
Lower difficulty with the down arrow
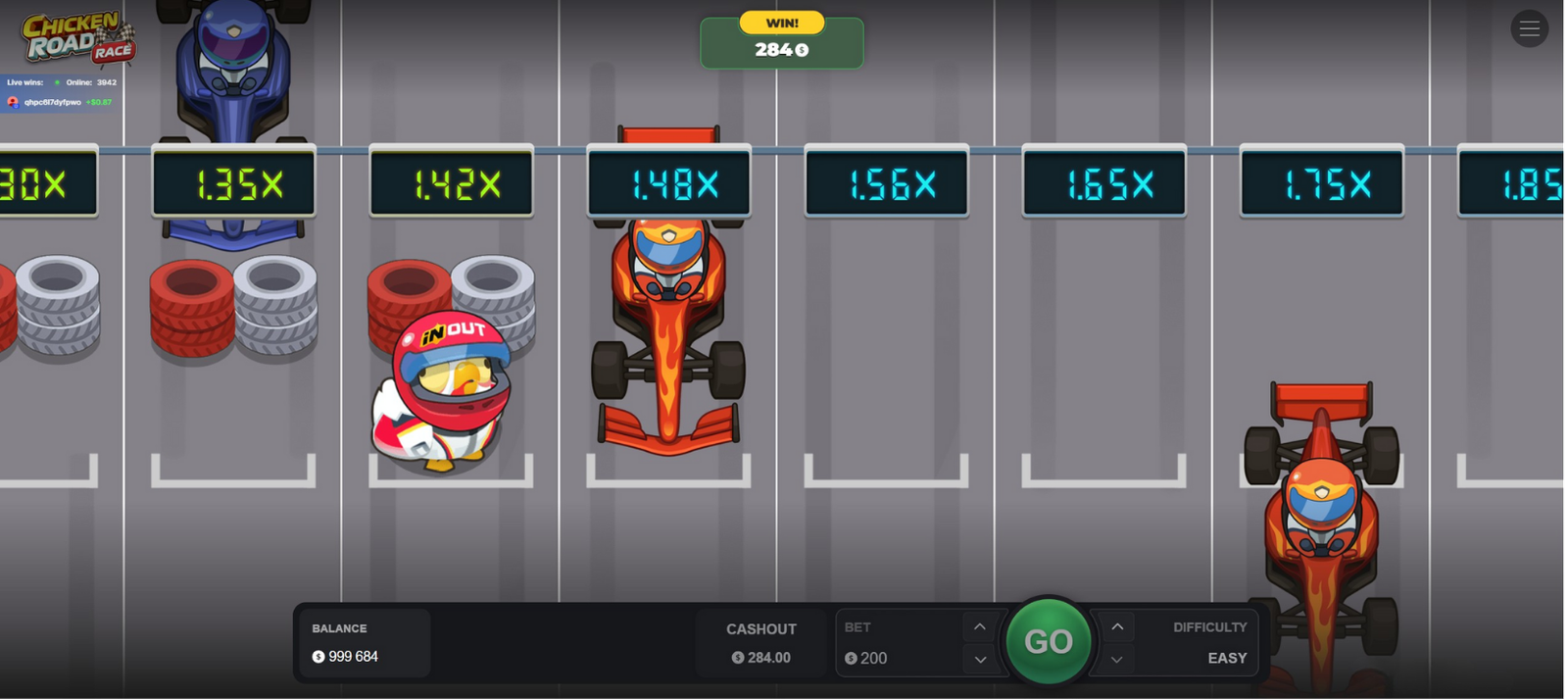pos(1117,660)
